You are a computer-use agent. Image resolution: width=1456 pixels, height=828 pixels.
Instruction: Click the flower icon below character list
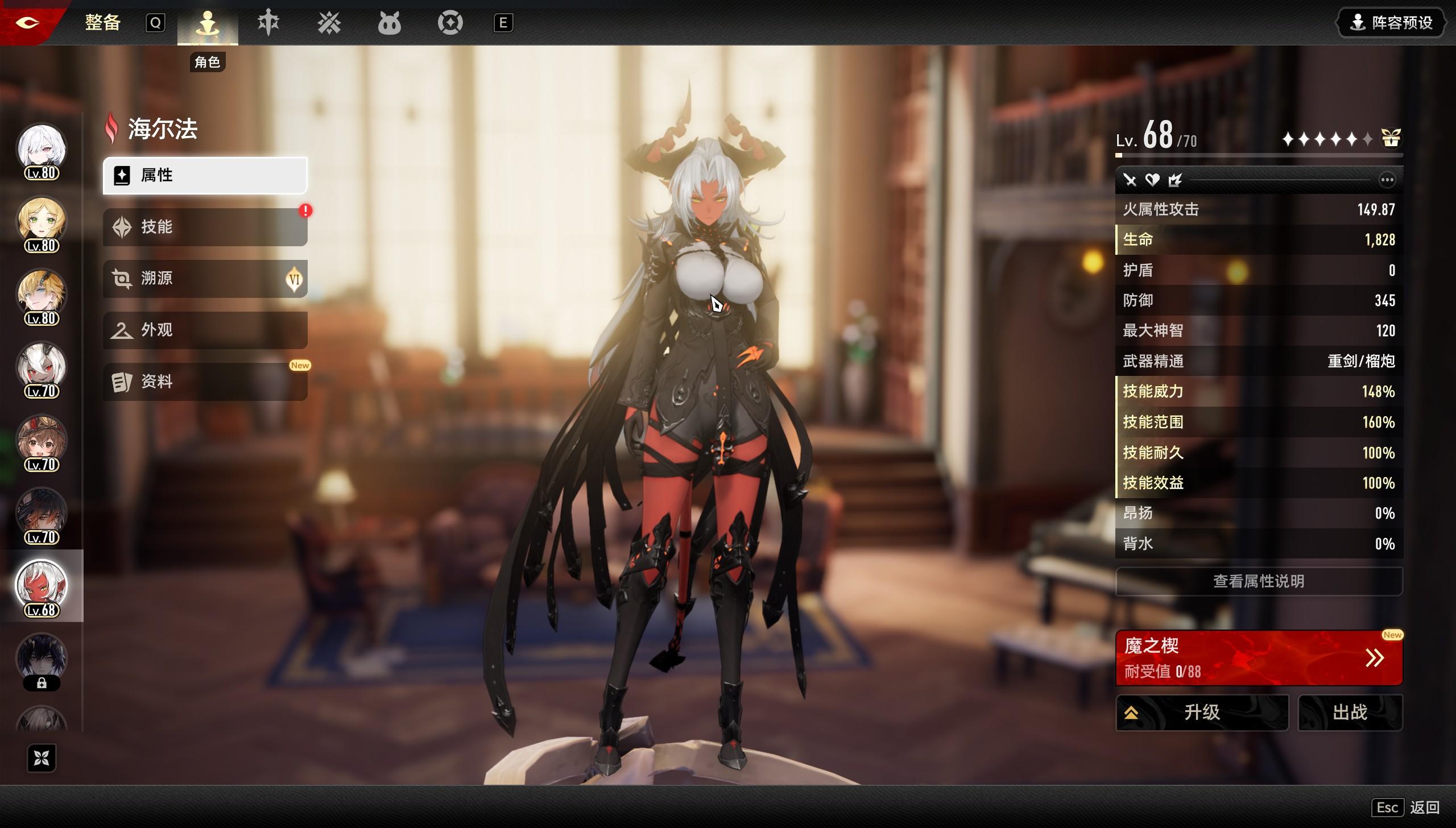click(x=42, y=758)
